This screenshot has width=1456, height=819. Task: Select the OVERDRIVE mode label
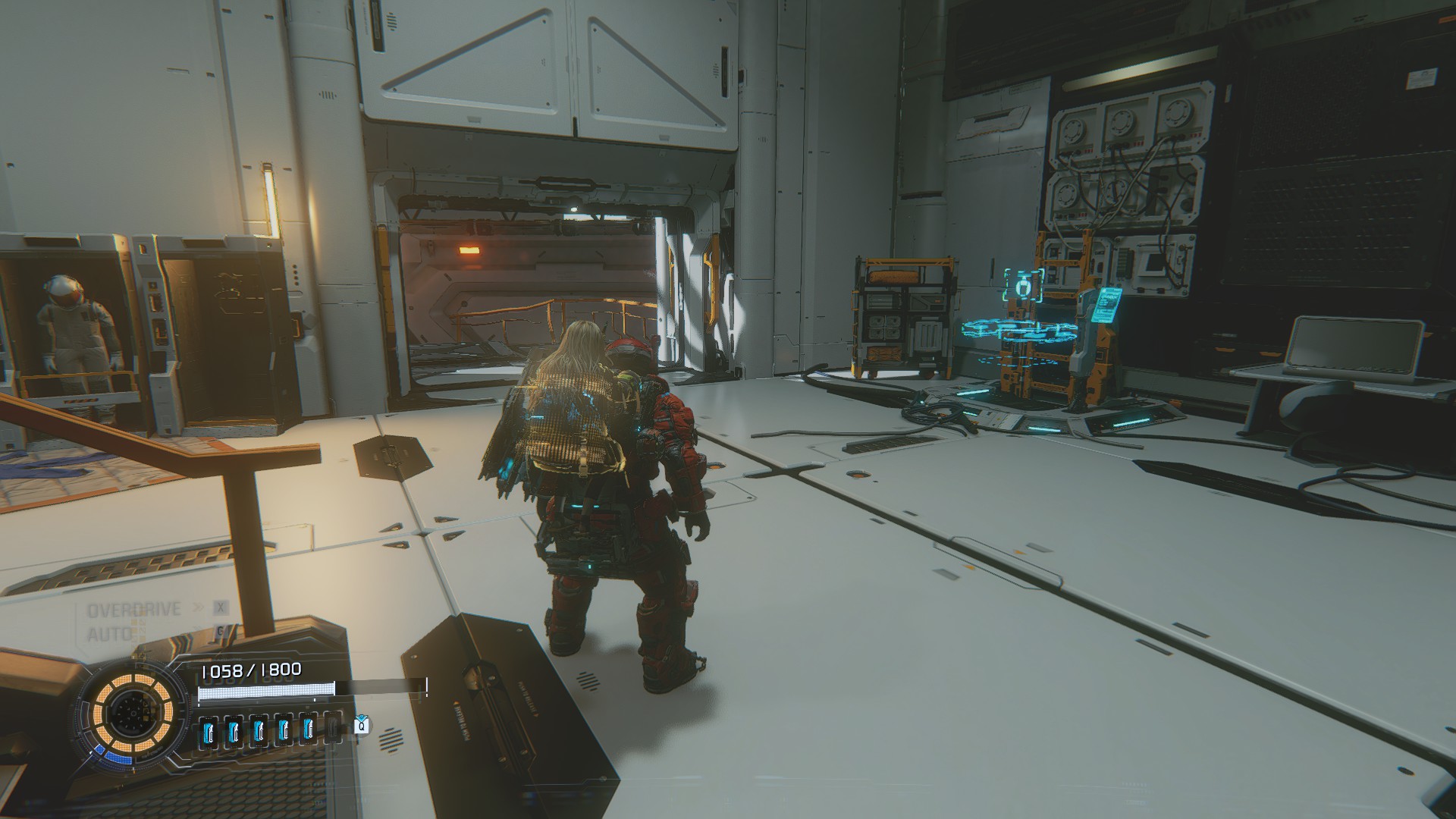pos(134,610)
